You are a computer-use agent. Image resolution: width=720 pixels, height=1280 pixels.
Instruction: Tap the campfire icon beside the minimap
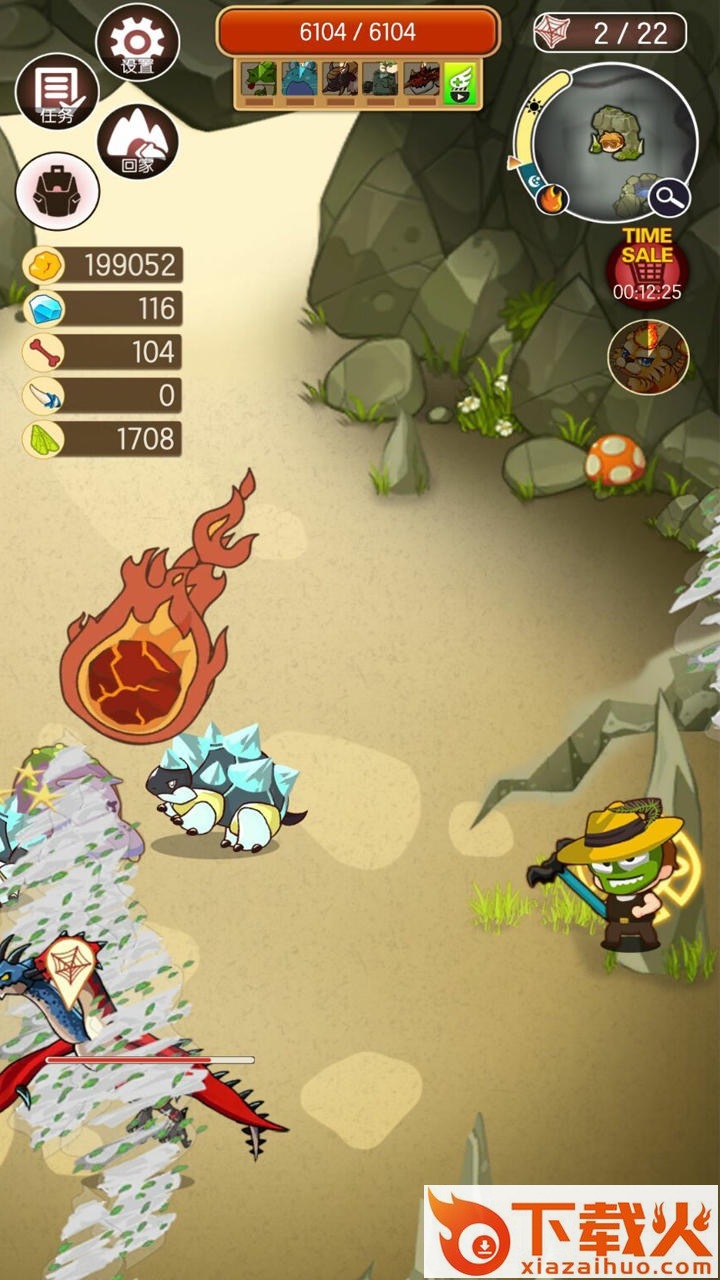tap(551, 199)
